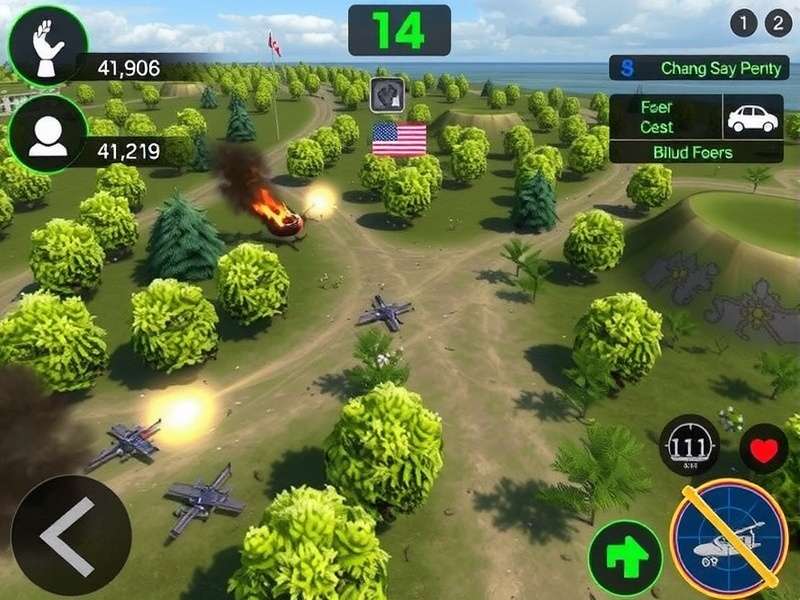Select the round number 1 button
The height and width of the screenshot is (600, 800).
point(743,24)
